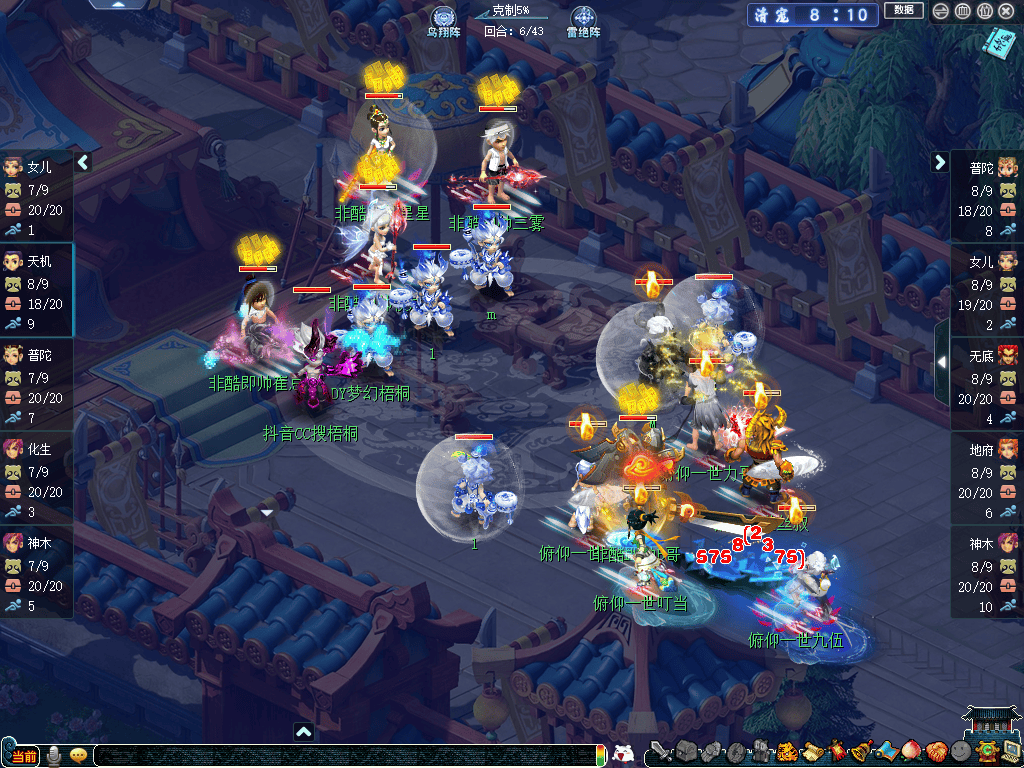Collapse the left team panel arrow
1024x768 pixels.
pyautogui.click(x=83, y=162)
